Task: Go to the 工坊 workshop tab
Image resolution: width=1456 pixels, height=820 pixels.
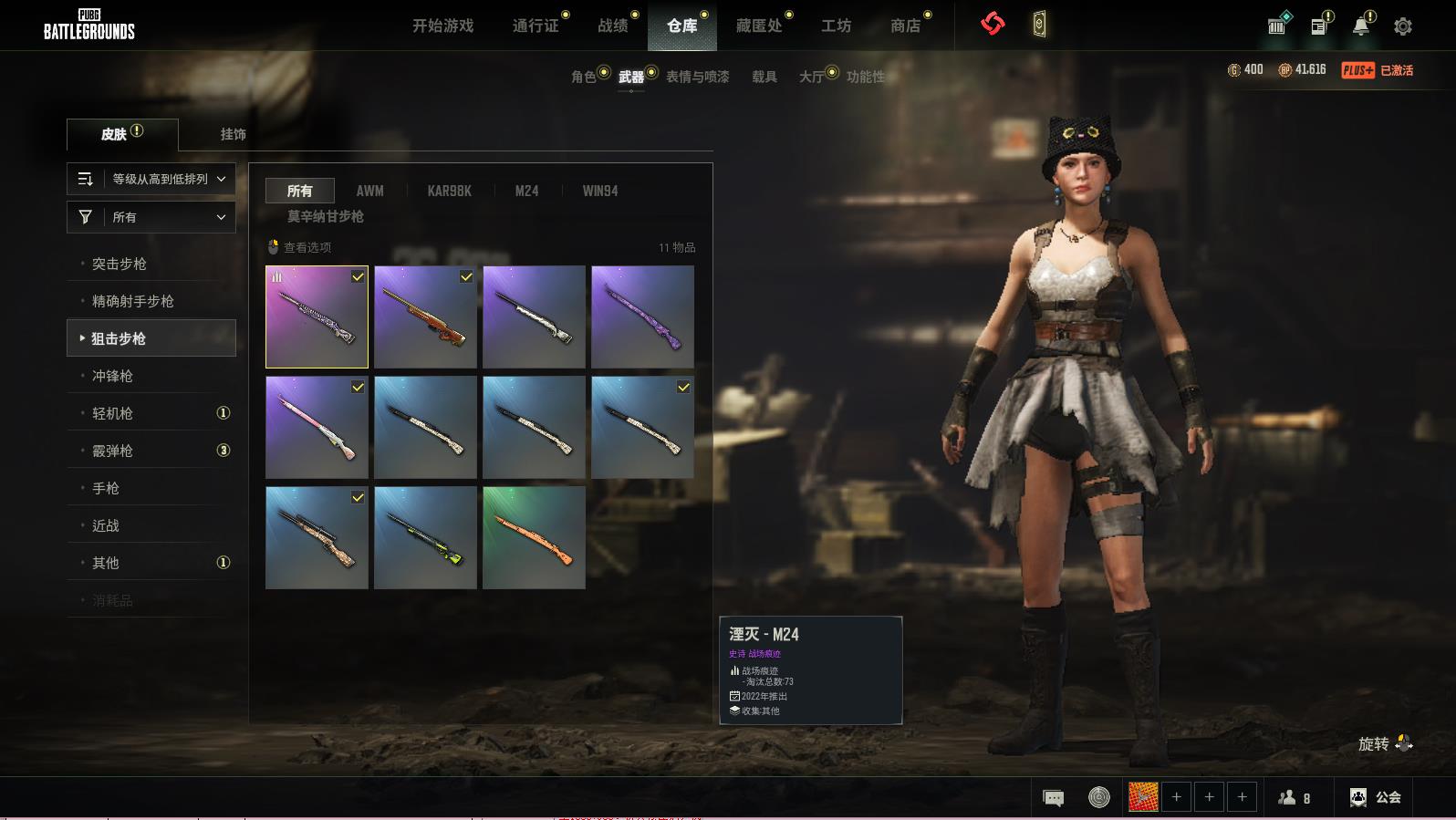Action: point(836,26)
